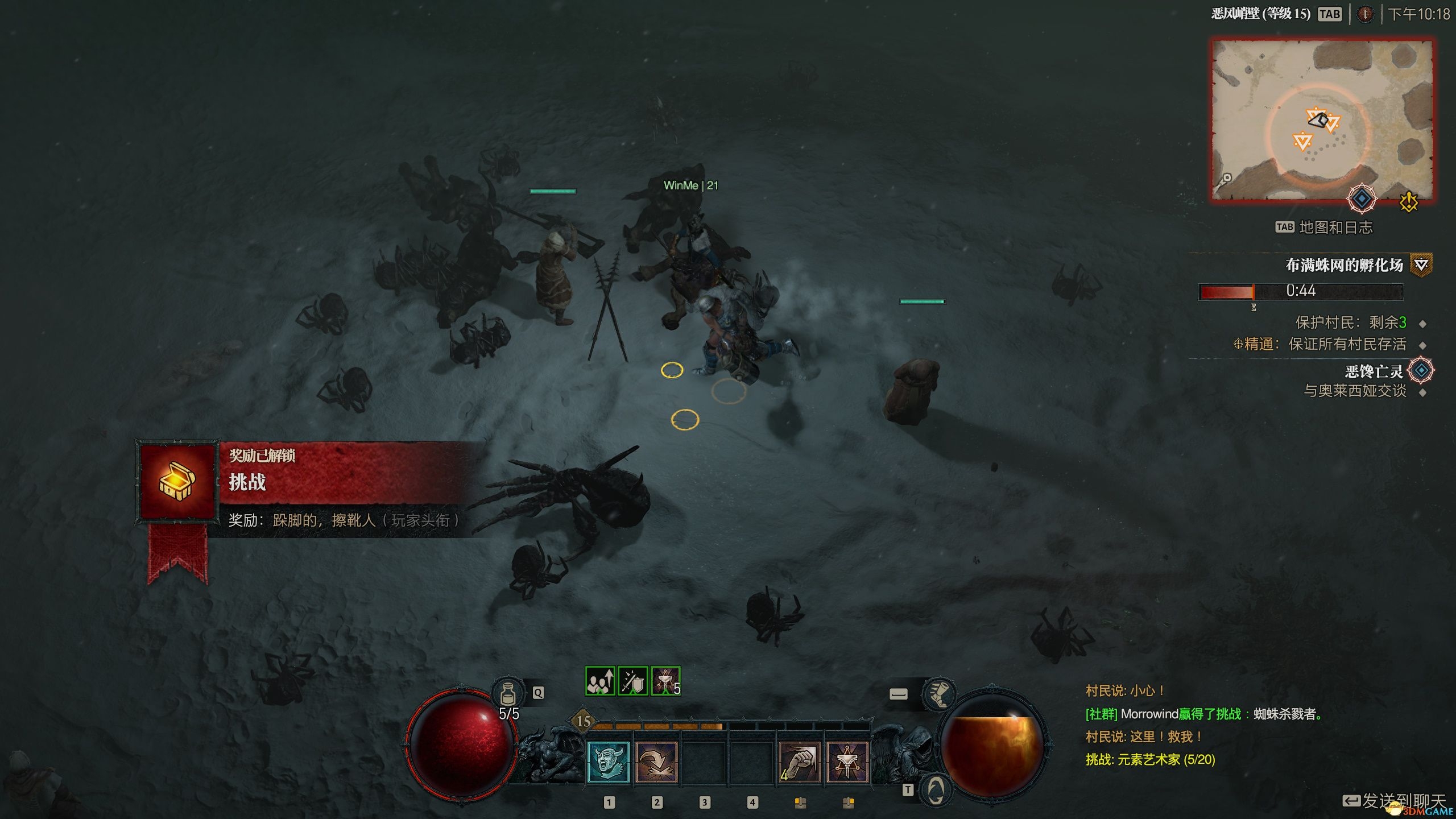Drink the healing potion flask

(508, 694)
